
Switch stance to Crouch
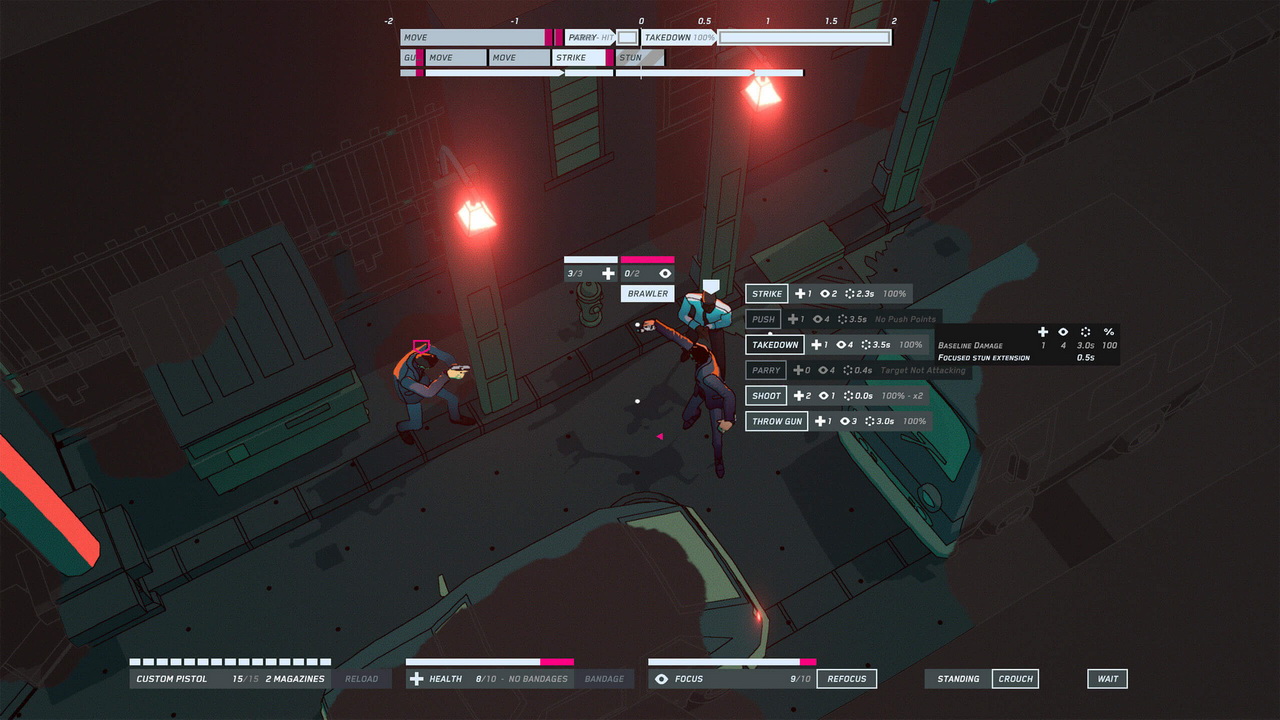tap(1015, 679)
